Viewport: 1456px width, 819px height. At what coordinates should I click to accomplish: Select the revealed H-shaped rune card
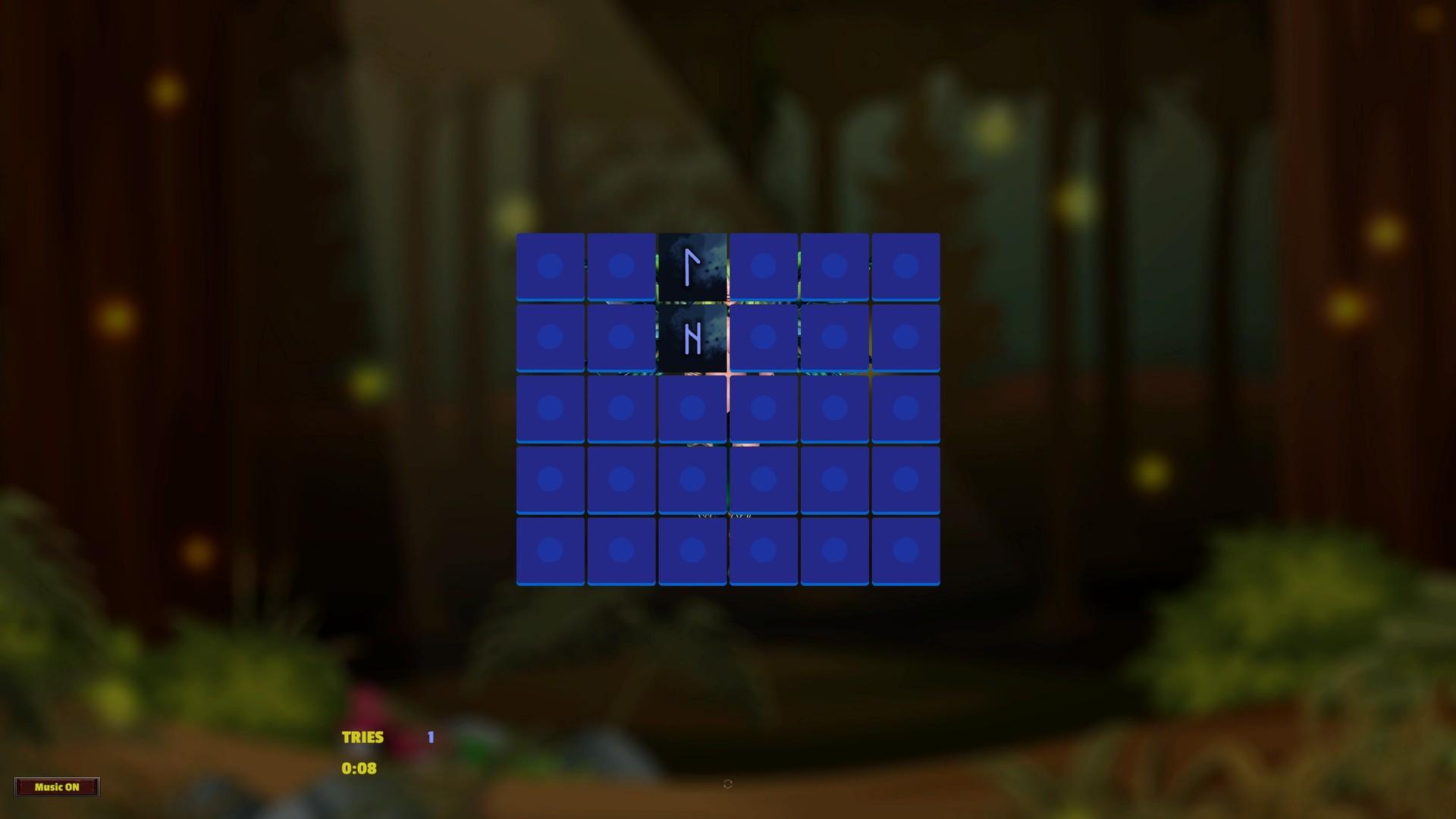pyautogui.click(x=692, y=337)
